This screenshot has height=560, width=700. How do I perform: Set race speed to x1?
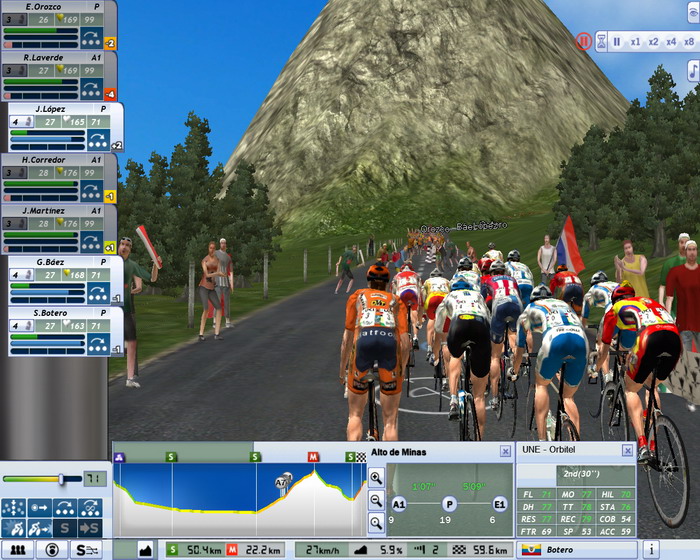coord(635,42)
